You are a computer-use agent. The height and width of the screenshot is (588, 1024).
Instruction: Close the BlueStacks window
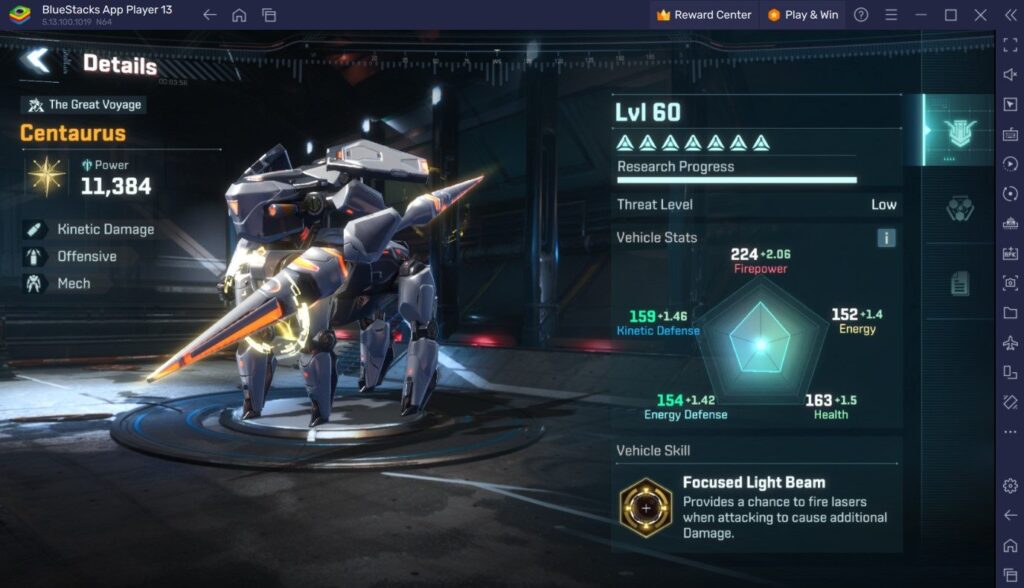coord(980,15)
